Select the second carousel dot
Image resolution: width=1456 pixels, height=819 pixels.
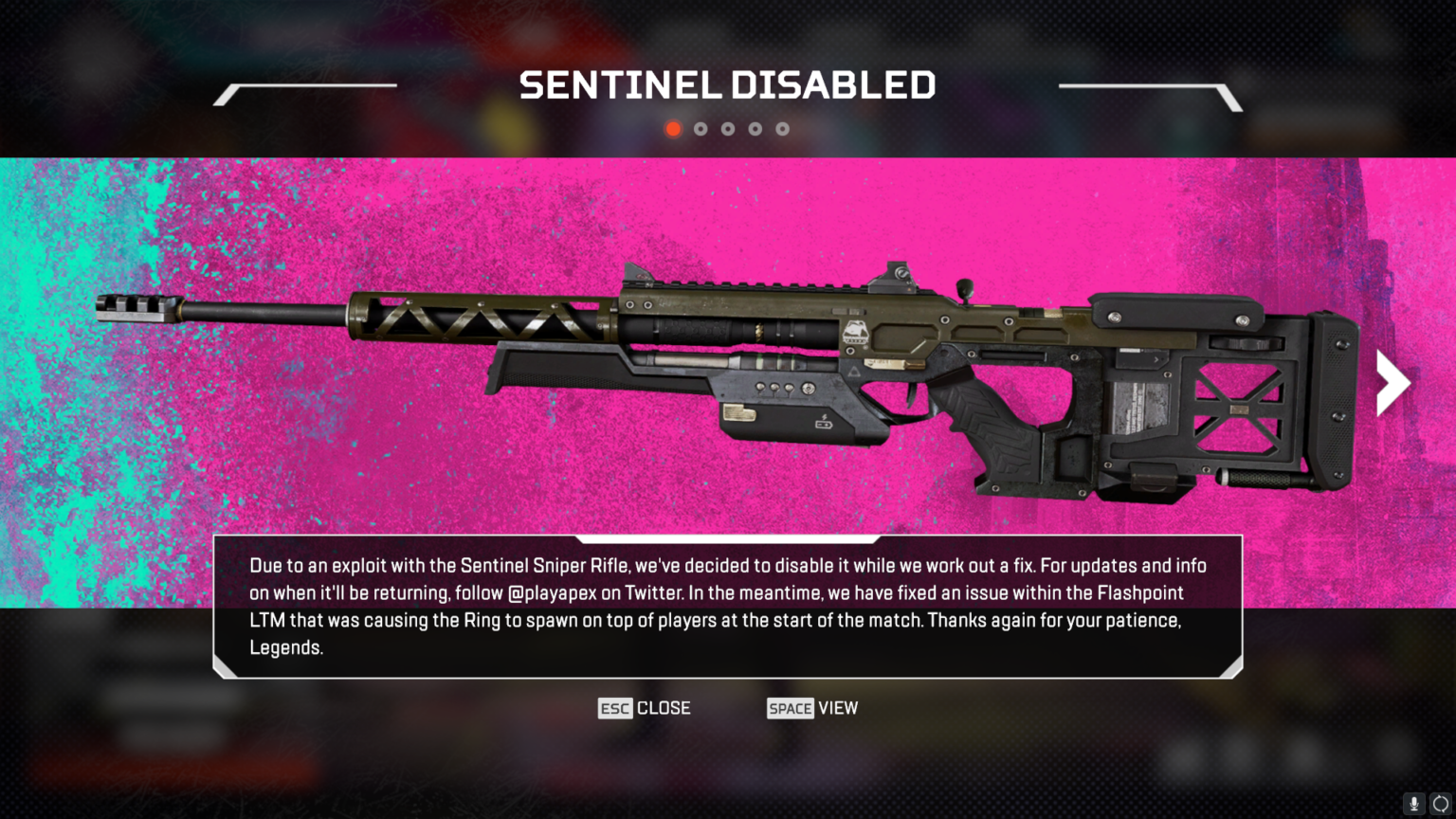pyautogui.click(x=701, y=128)
